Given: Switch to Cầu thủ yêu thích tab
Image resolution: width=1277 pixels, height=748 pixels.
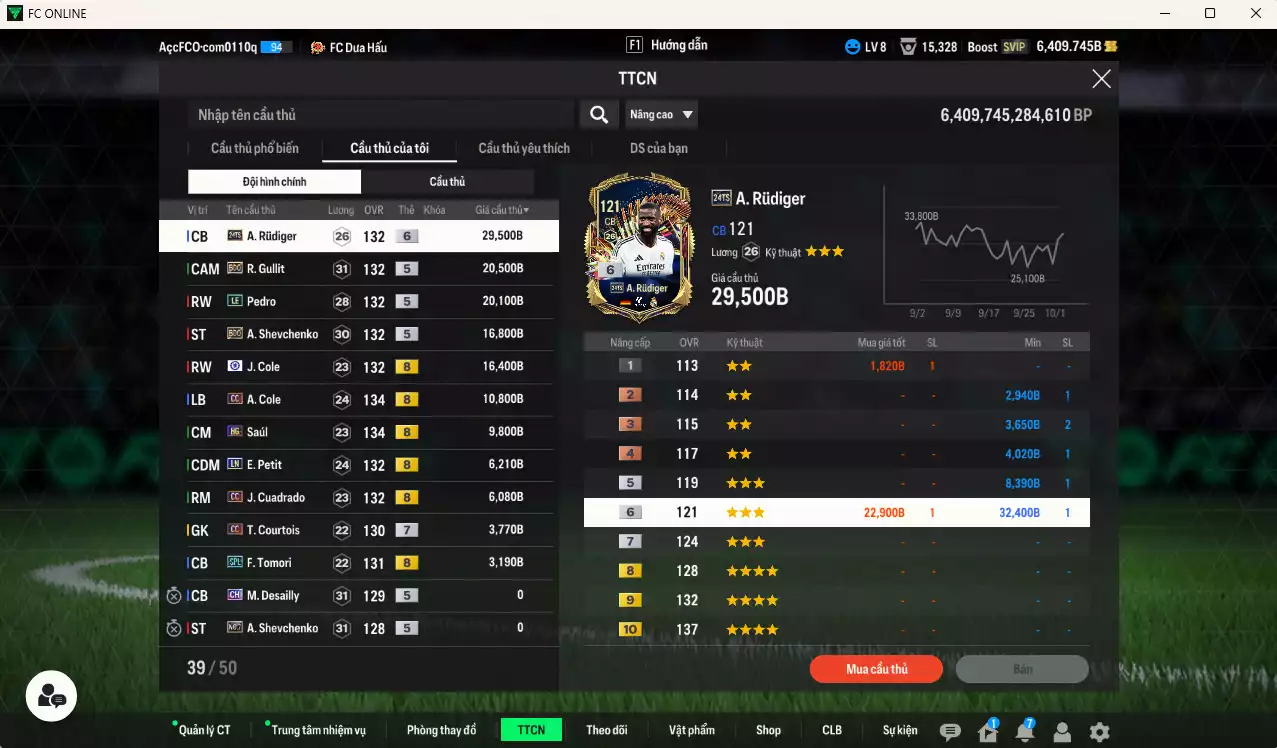Looking at the screenshot, I should tap(524, 148).
